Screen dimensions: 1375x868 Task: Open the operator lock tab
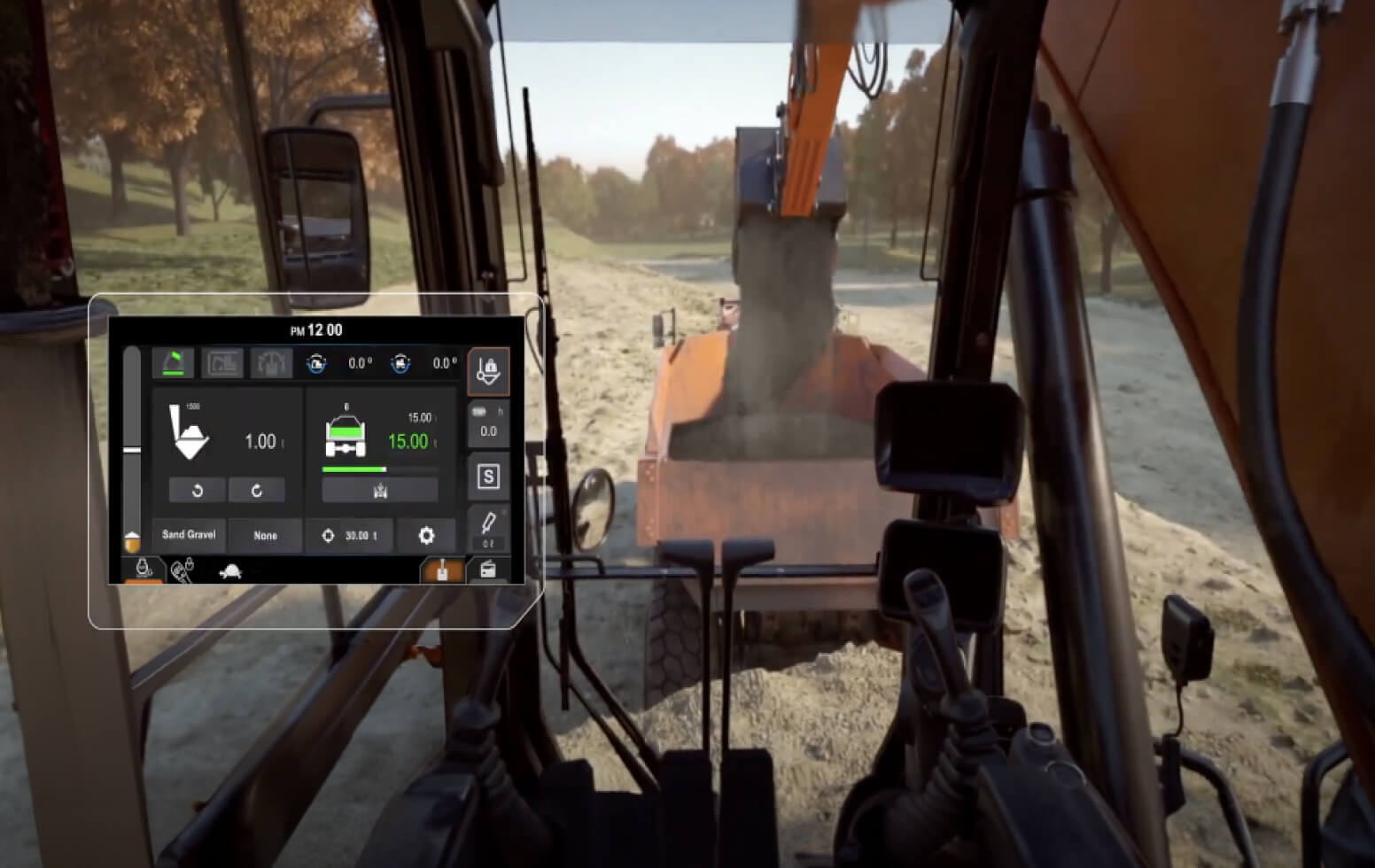click(x=143, y=570)
